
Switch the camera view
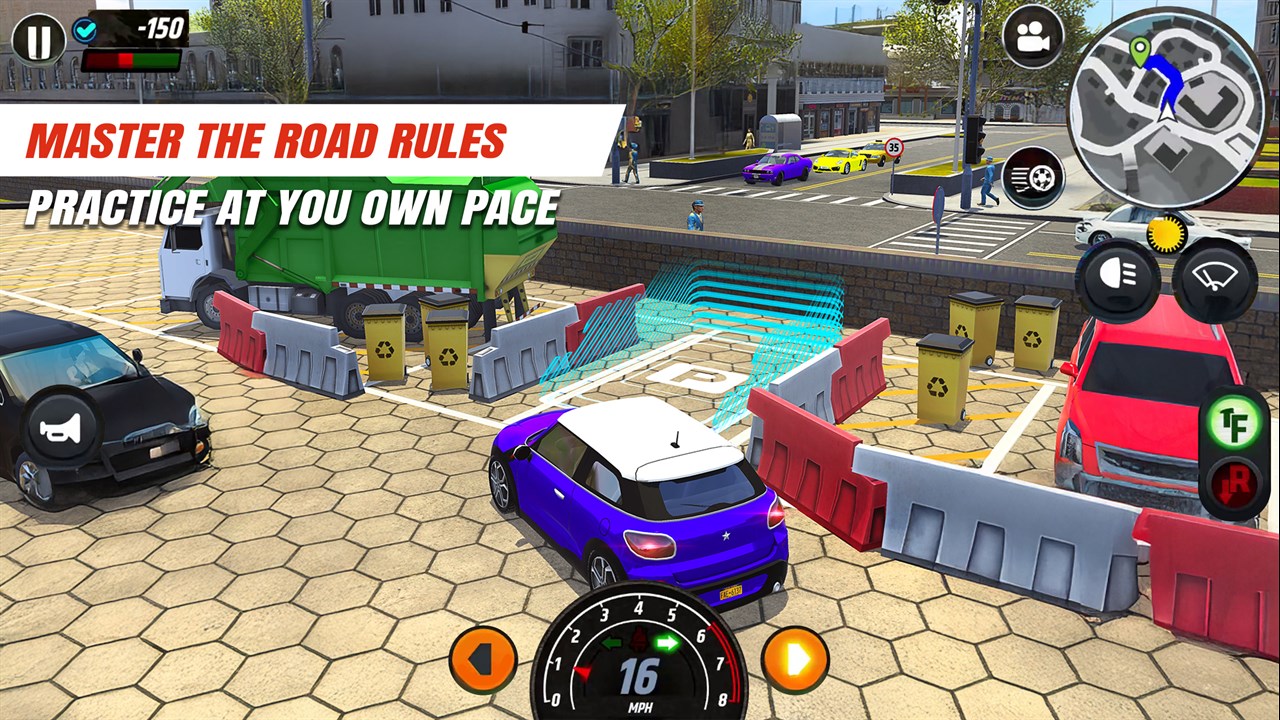pos(1032,37)
